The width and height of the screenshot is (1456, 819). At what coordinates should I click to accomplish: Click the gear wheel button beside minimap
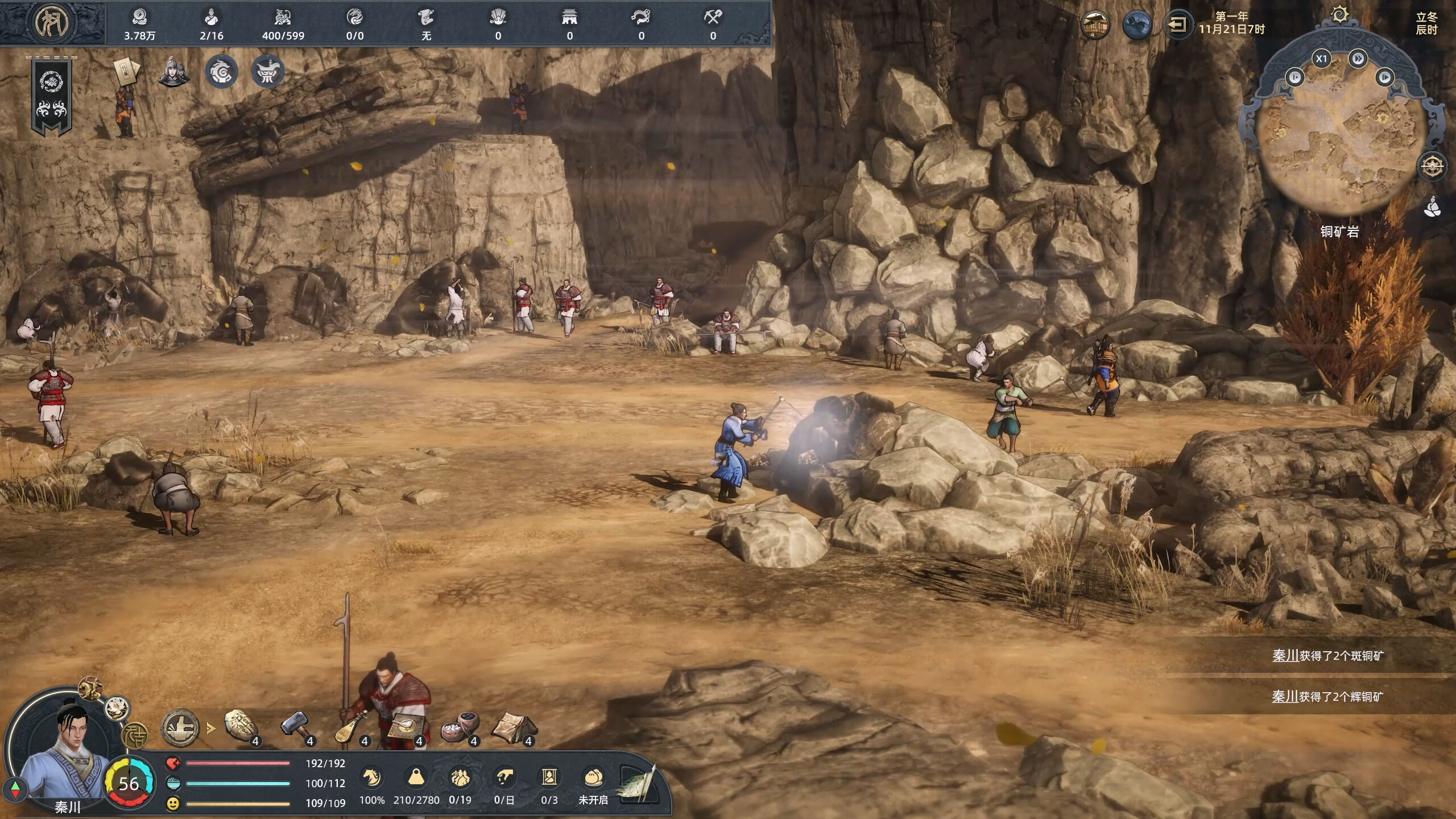coord(1432,166)
